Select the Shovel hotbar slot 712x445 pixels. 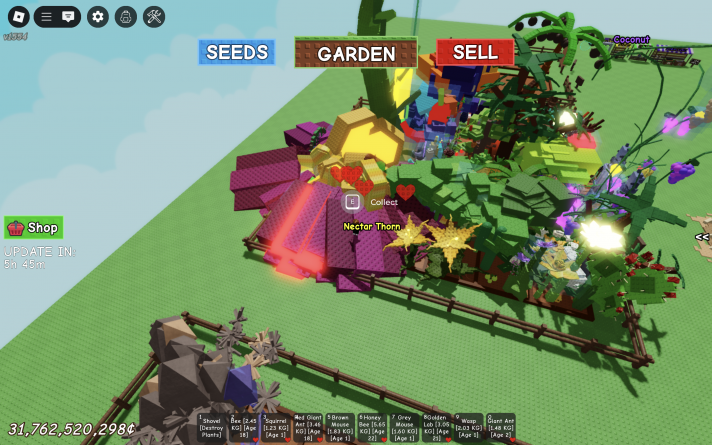click(212, 427)
